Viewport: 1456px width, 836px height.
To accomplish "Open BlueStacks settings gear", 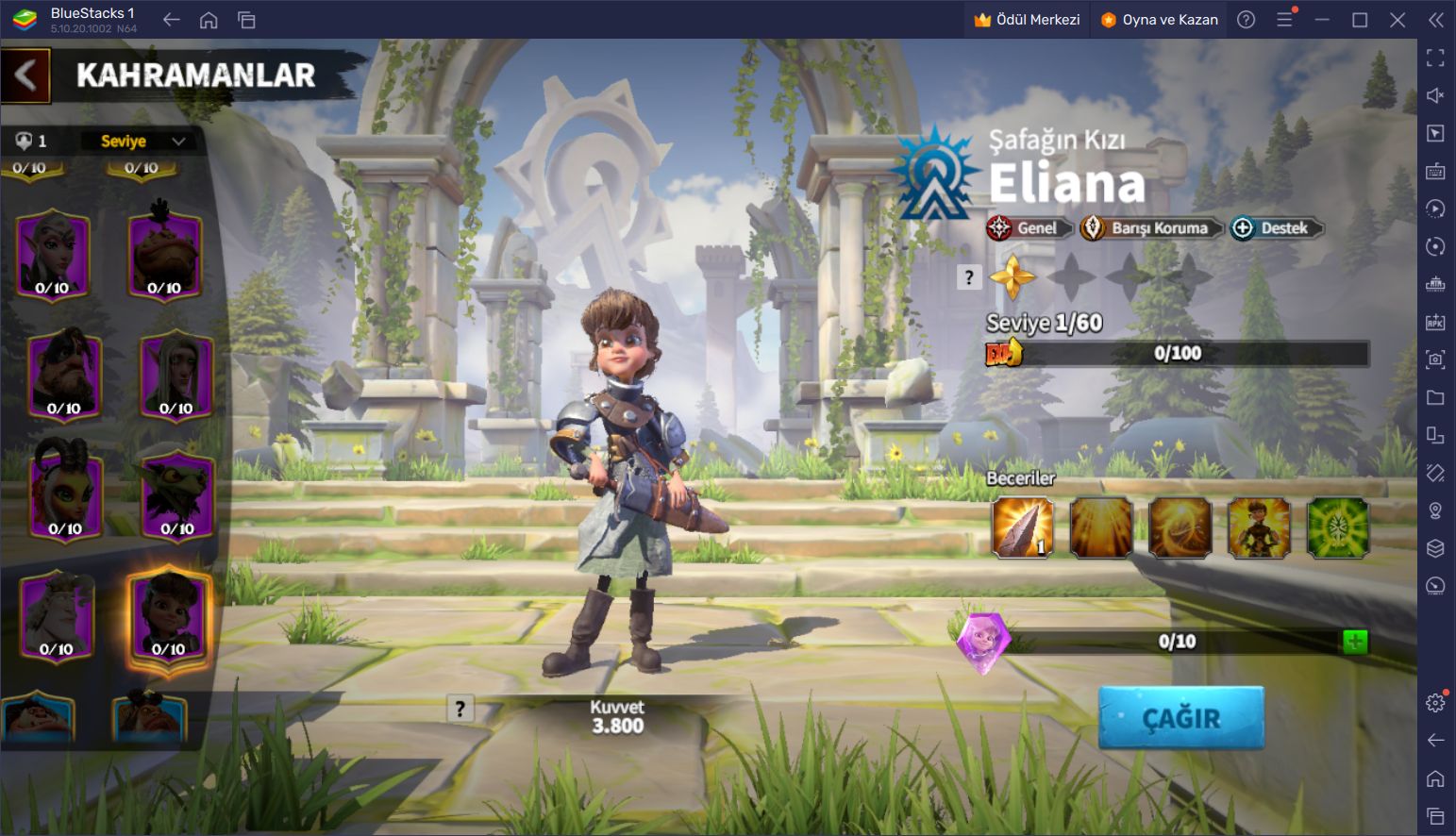I will tap(1435, 702).
